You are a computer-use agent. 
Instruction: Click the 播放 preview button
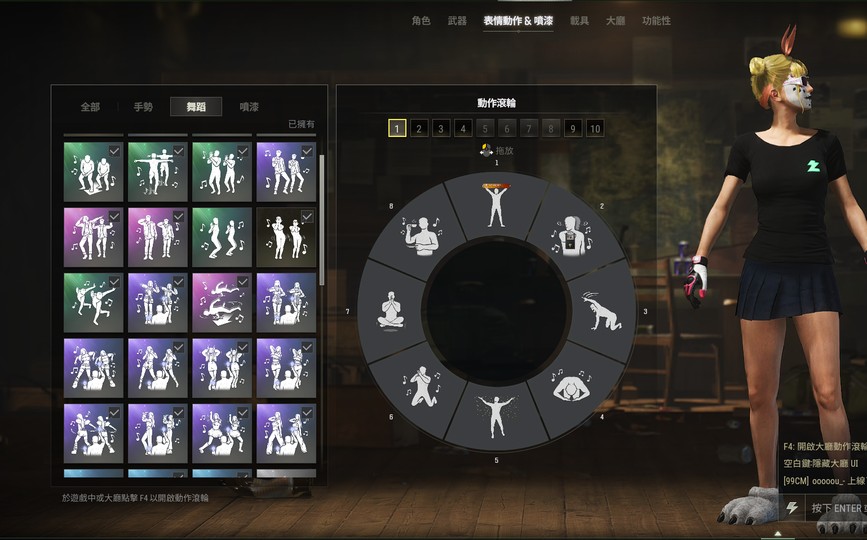pos(496,151)
